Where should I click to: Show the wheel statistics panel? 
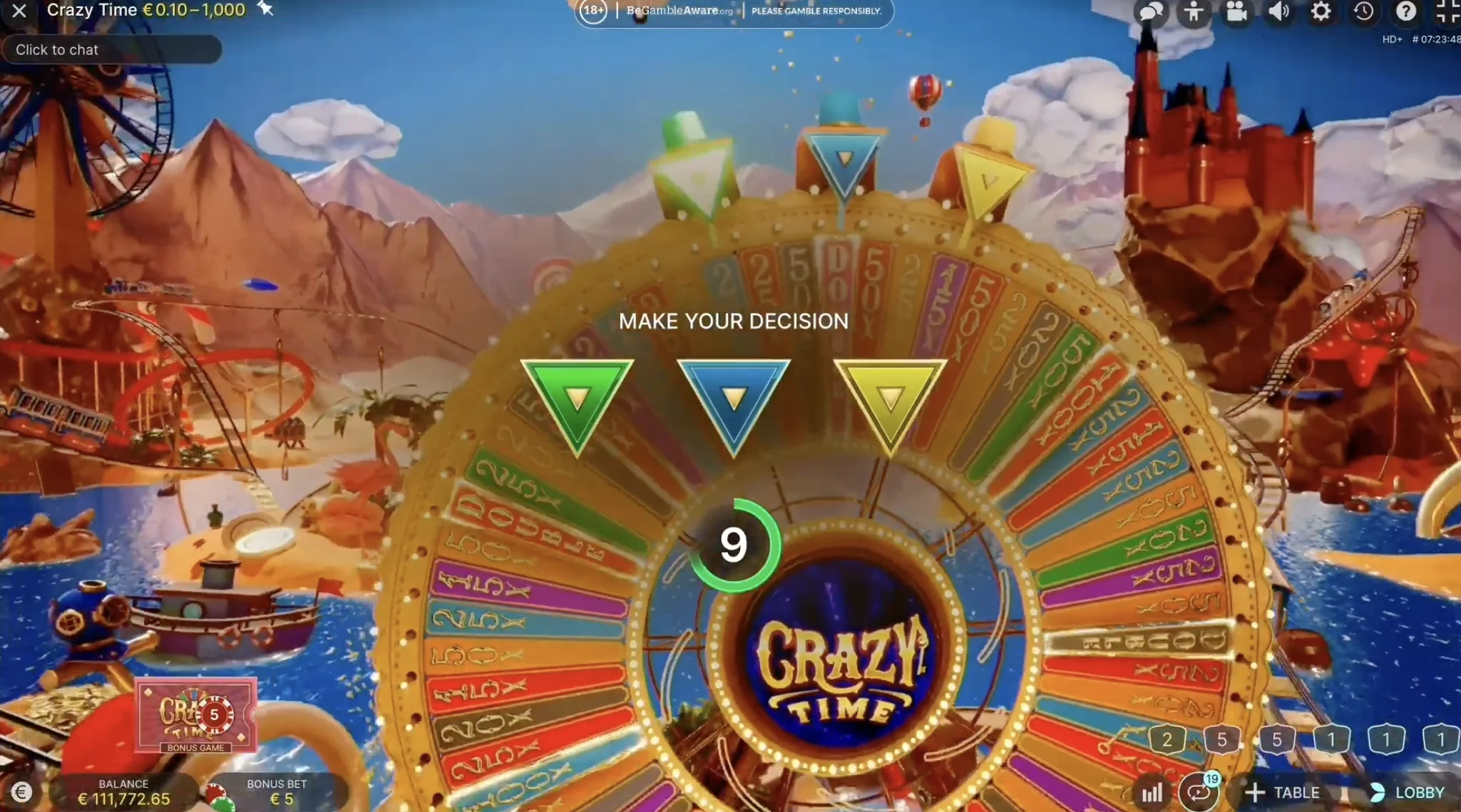point(1153,791)
